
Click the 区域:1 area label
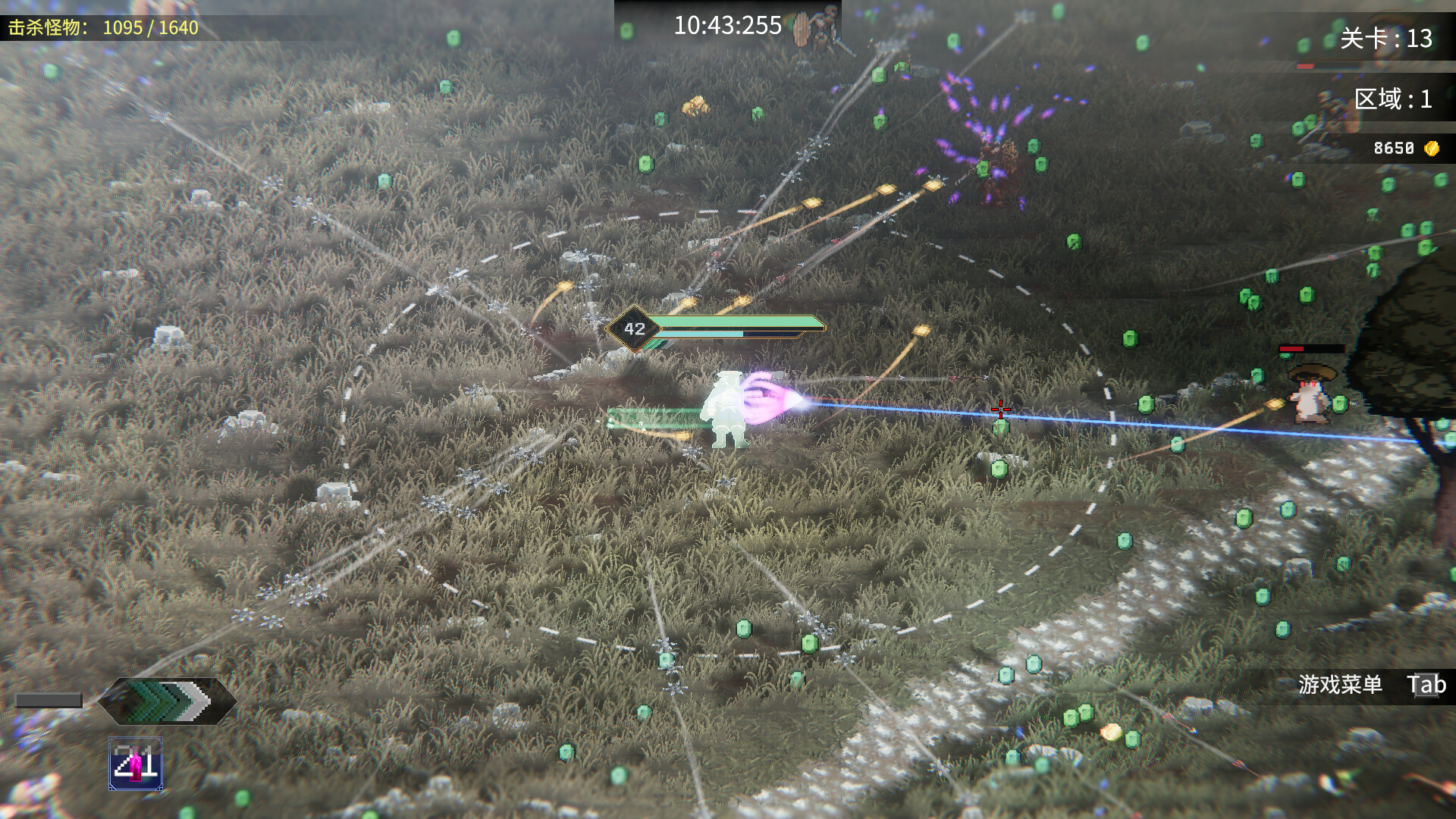[x=1394, y=99]
